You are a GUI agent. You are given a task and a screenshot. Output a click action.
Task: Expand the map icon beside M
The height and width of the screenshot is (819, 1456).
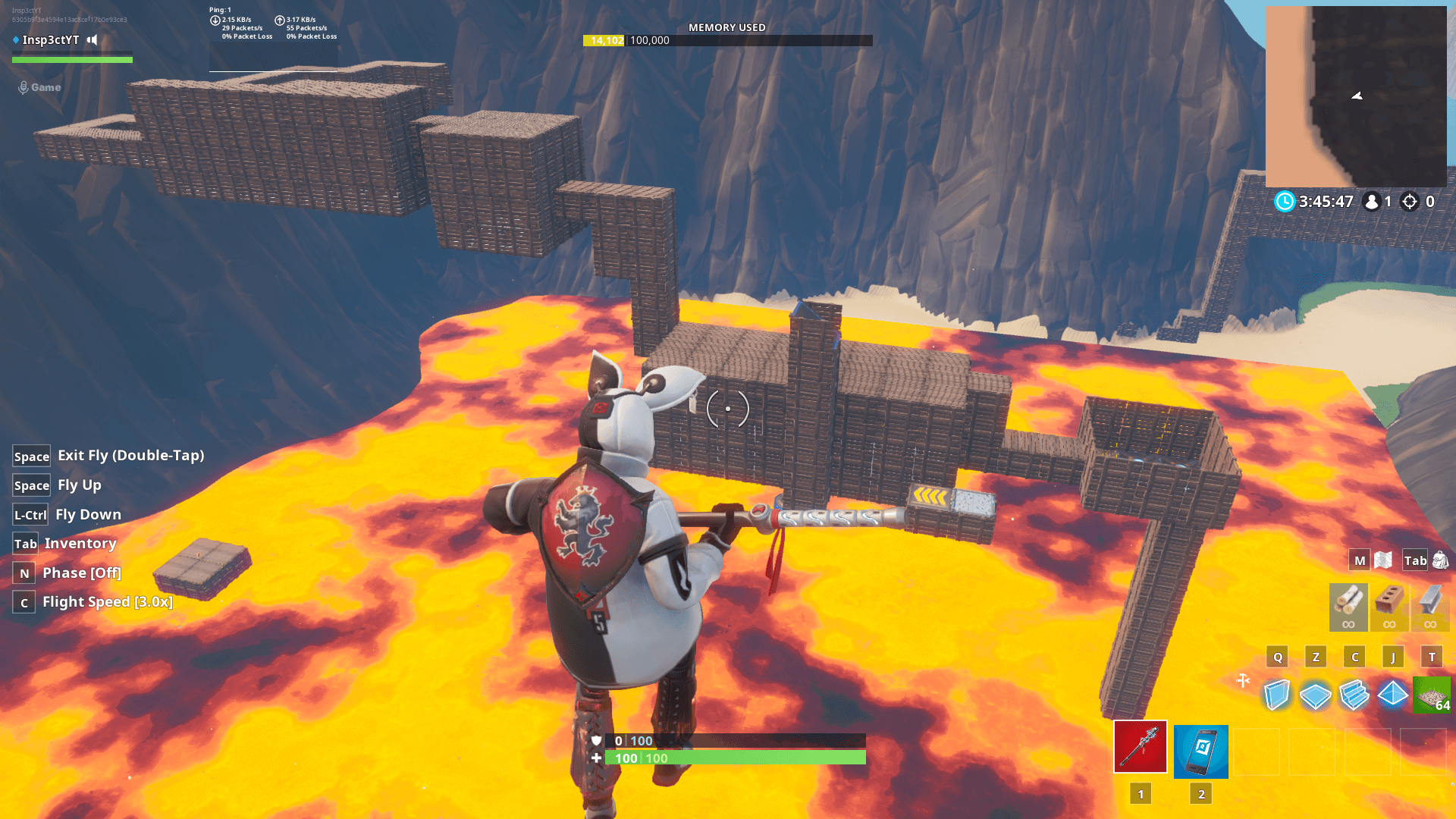click(1383, 560)
